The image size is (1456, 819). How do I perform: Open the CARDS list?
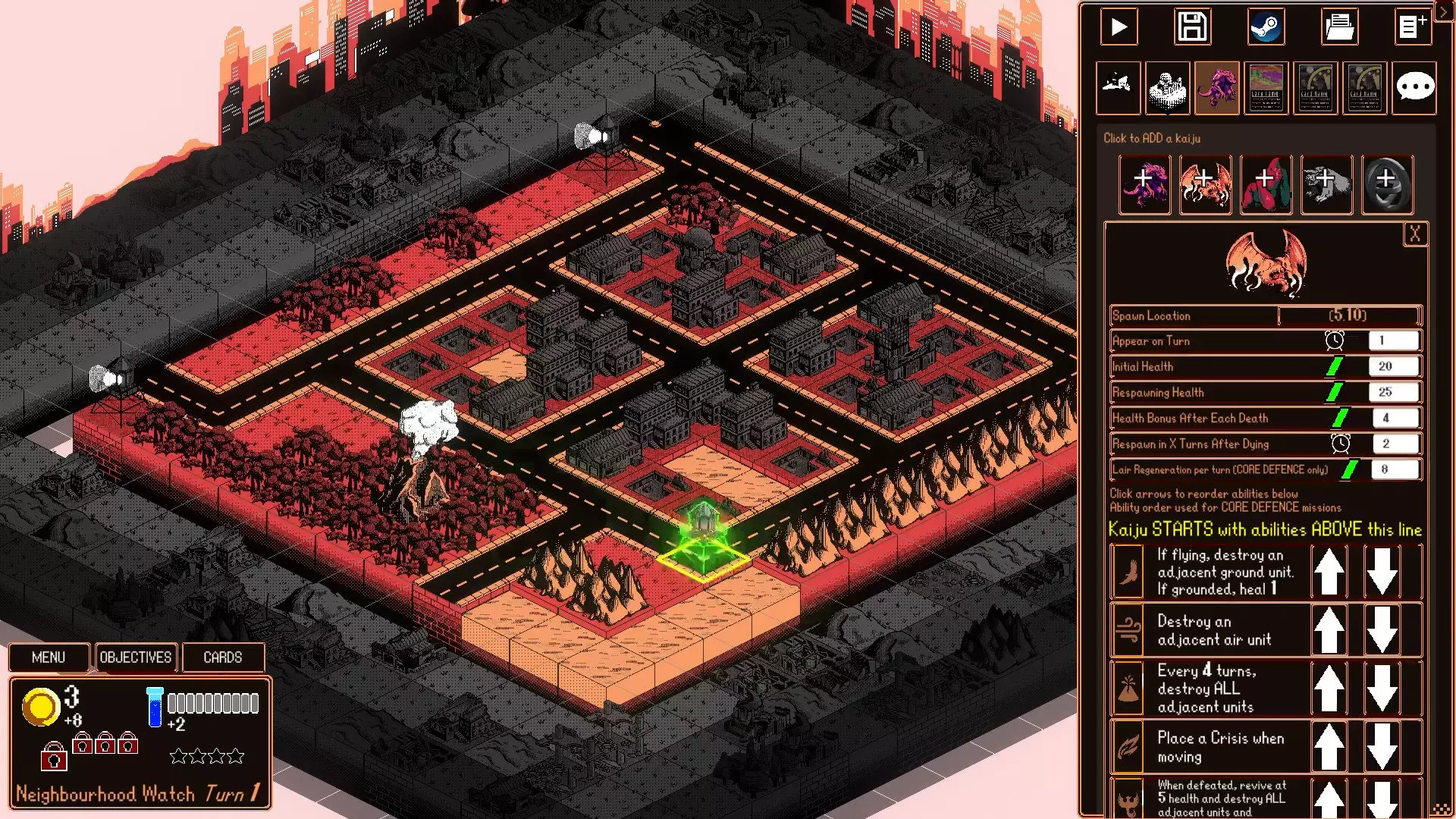[223, 657]
